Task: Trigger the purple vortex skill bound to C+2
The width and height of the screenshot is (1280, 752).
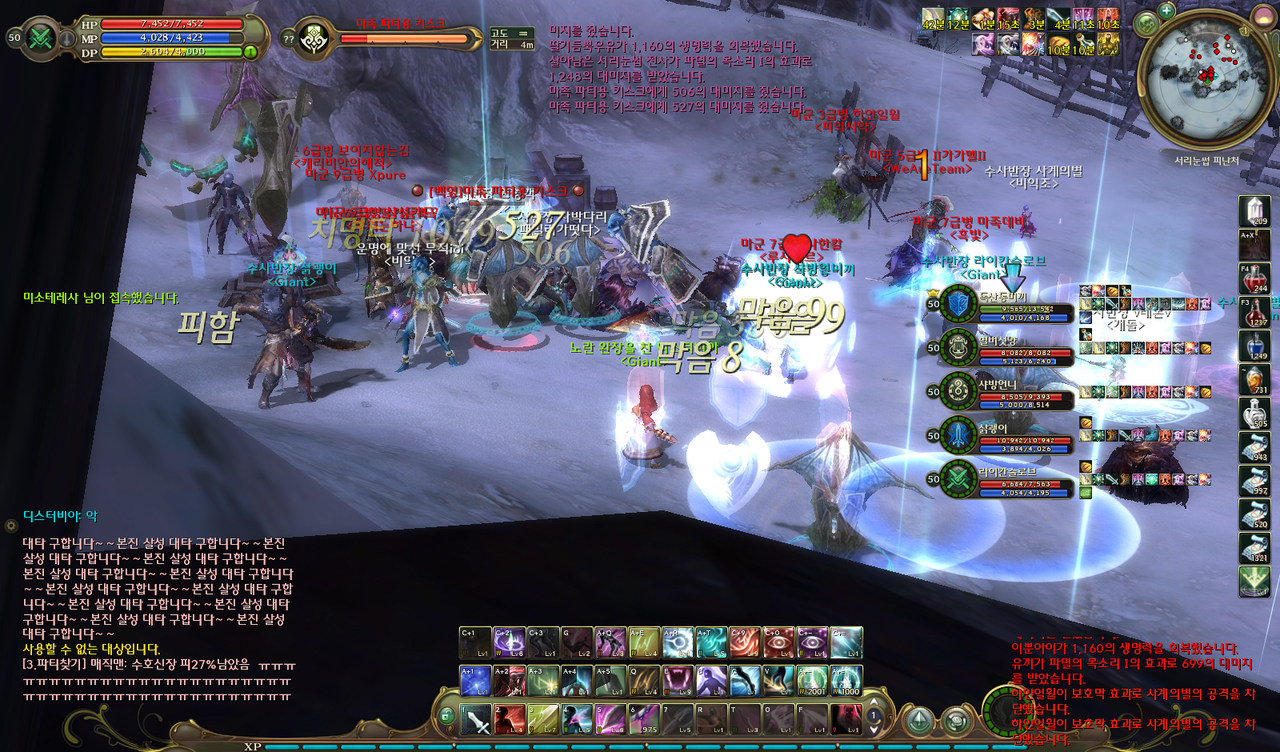Action: 509,643
